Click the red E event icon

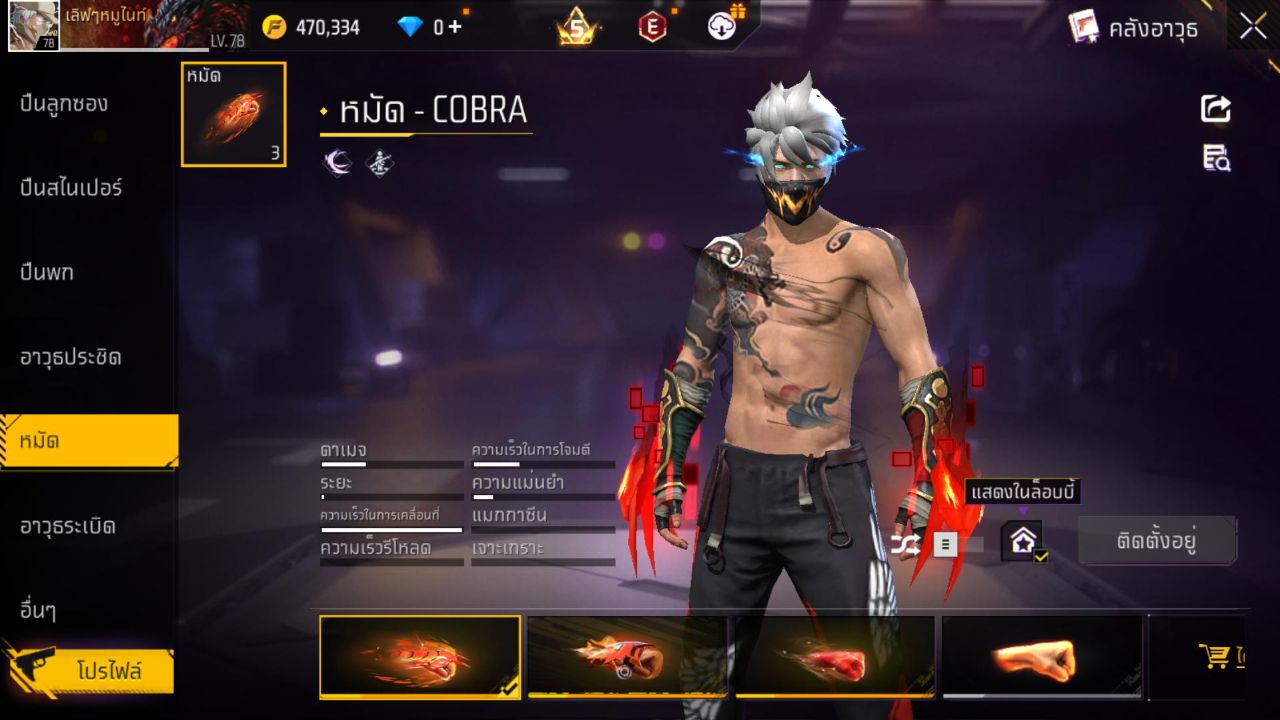652,25
